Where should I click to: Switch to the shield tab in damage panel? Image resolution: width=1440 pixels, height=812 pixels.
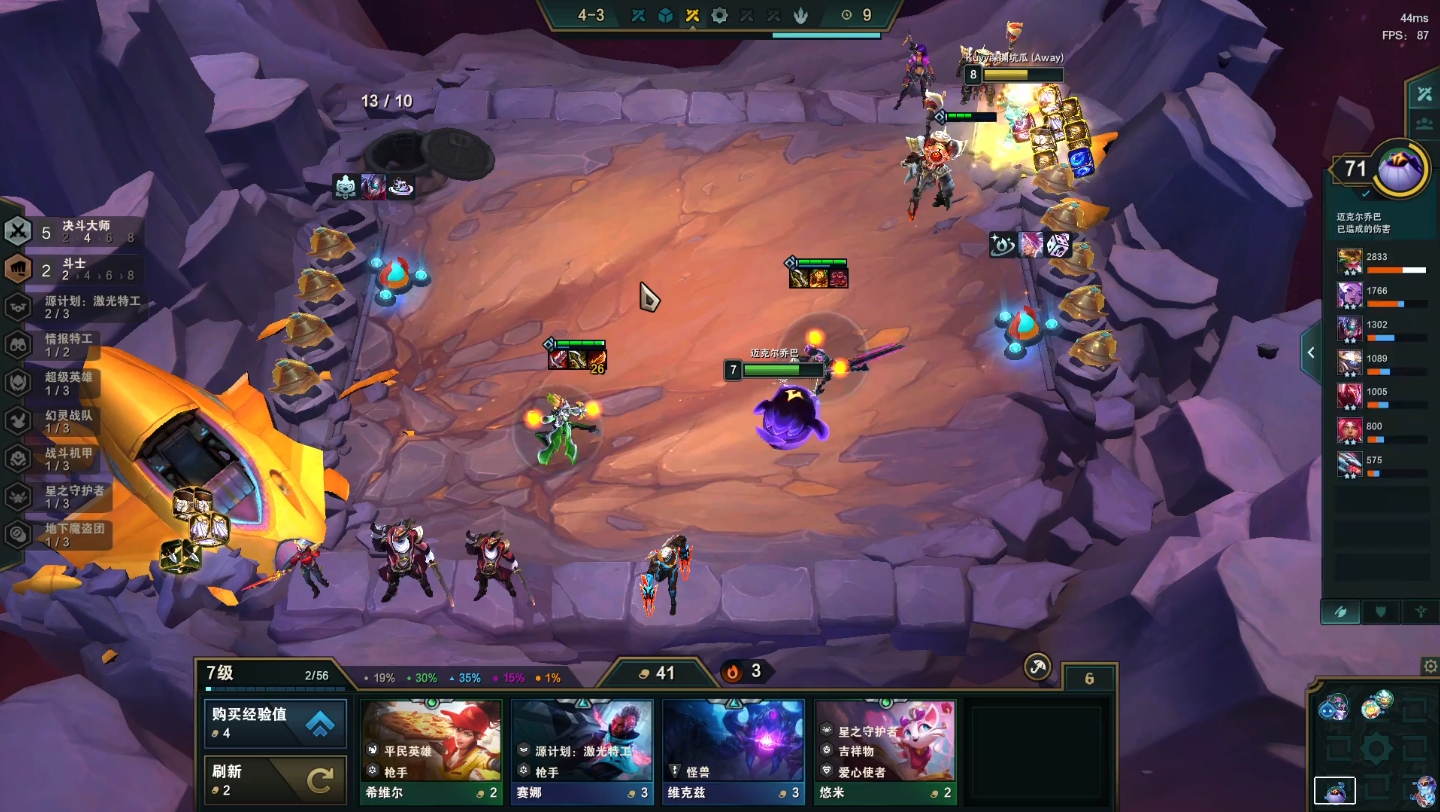pos(1381,612)
